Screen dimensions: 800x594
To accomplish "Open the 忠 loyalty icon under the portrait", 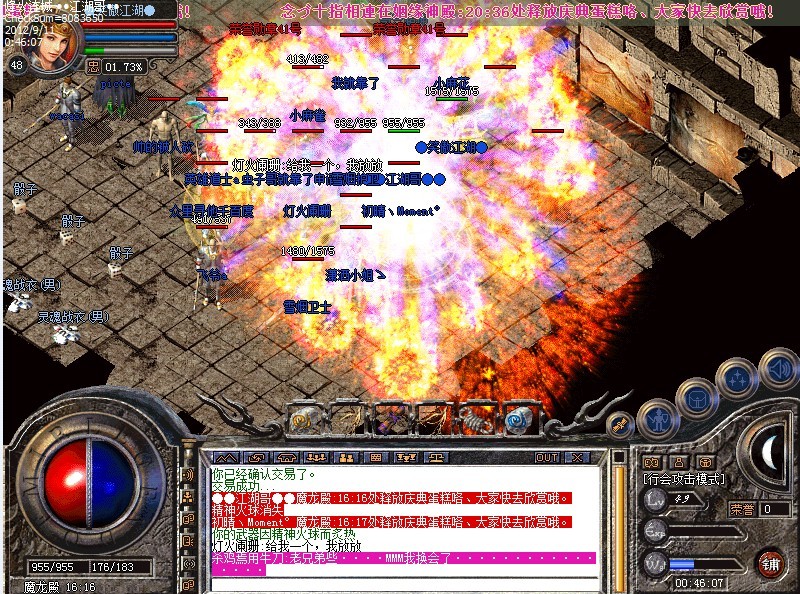I will [93, 67].
